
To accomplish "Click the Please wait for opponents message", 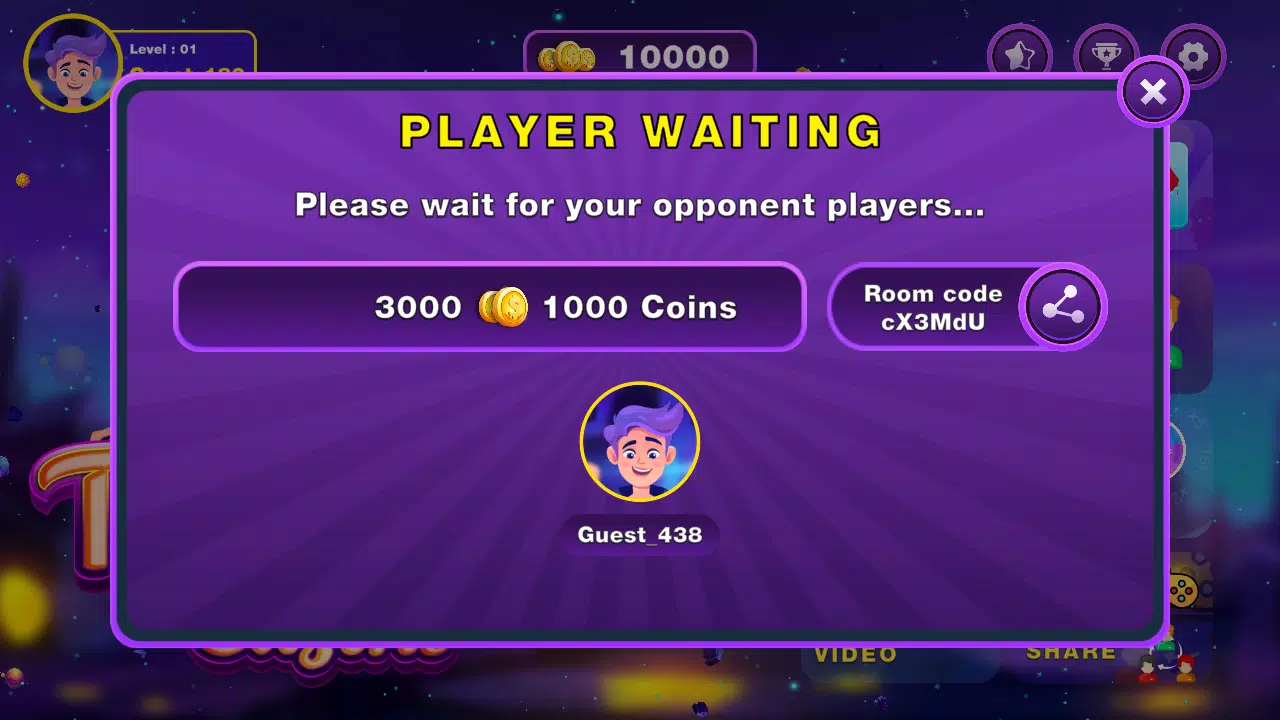I will pyautogui.click(x=639, y=205).
